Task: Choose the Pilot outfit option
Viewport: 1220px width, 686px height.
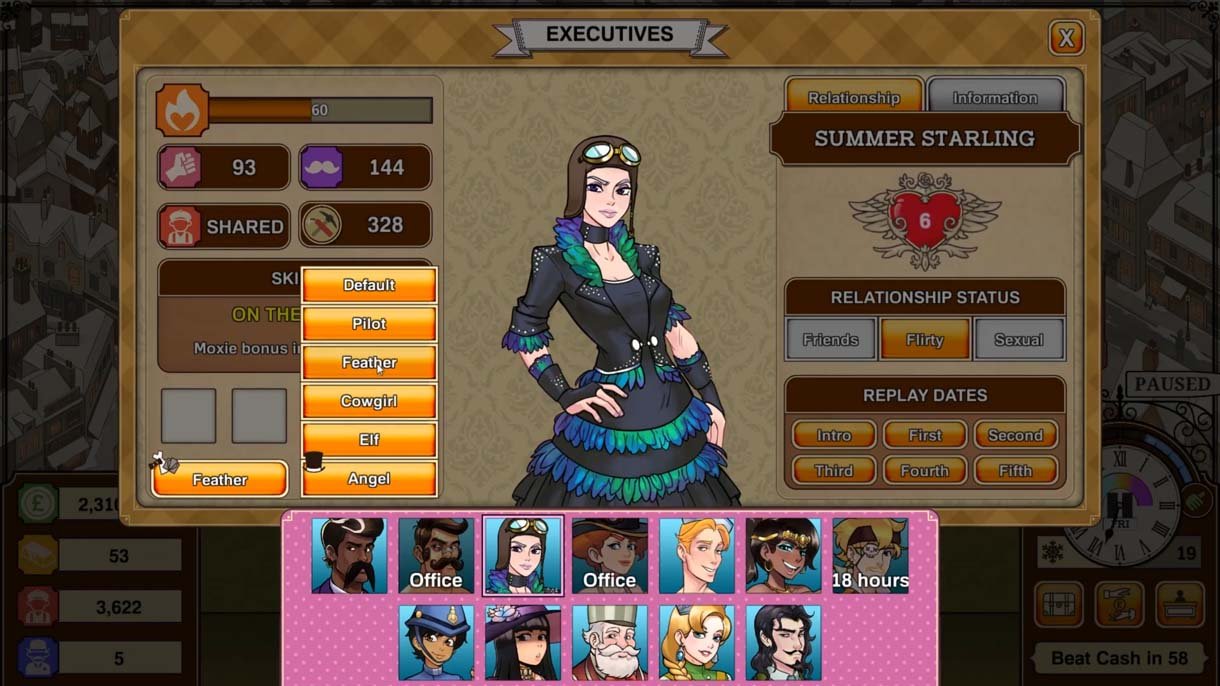Action: [x=369, y=324]
